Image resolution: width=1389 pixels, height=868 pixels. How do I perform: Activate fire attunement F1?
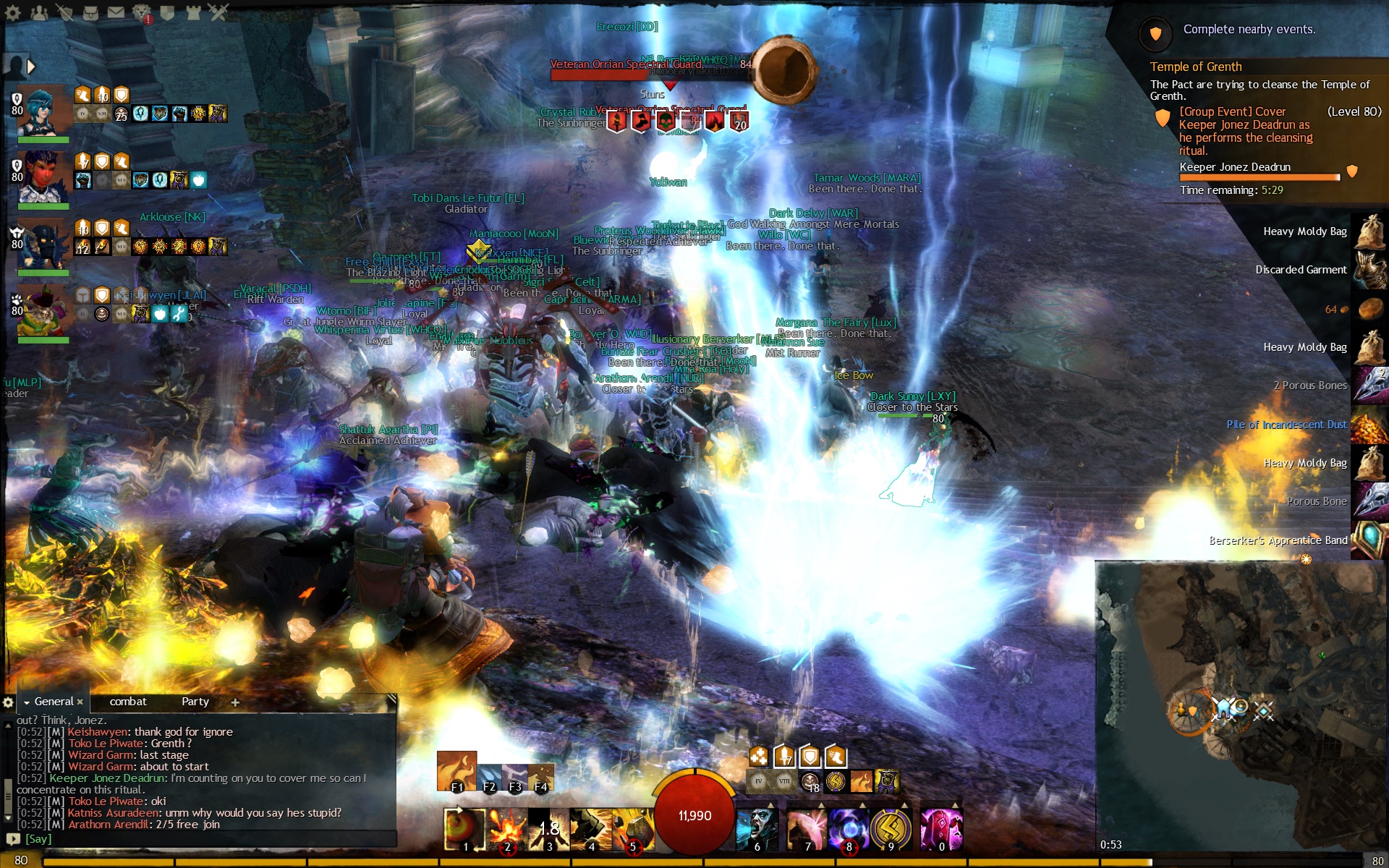(x=456, y=771)
